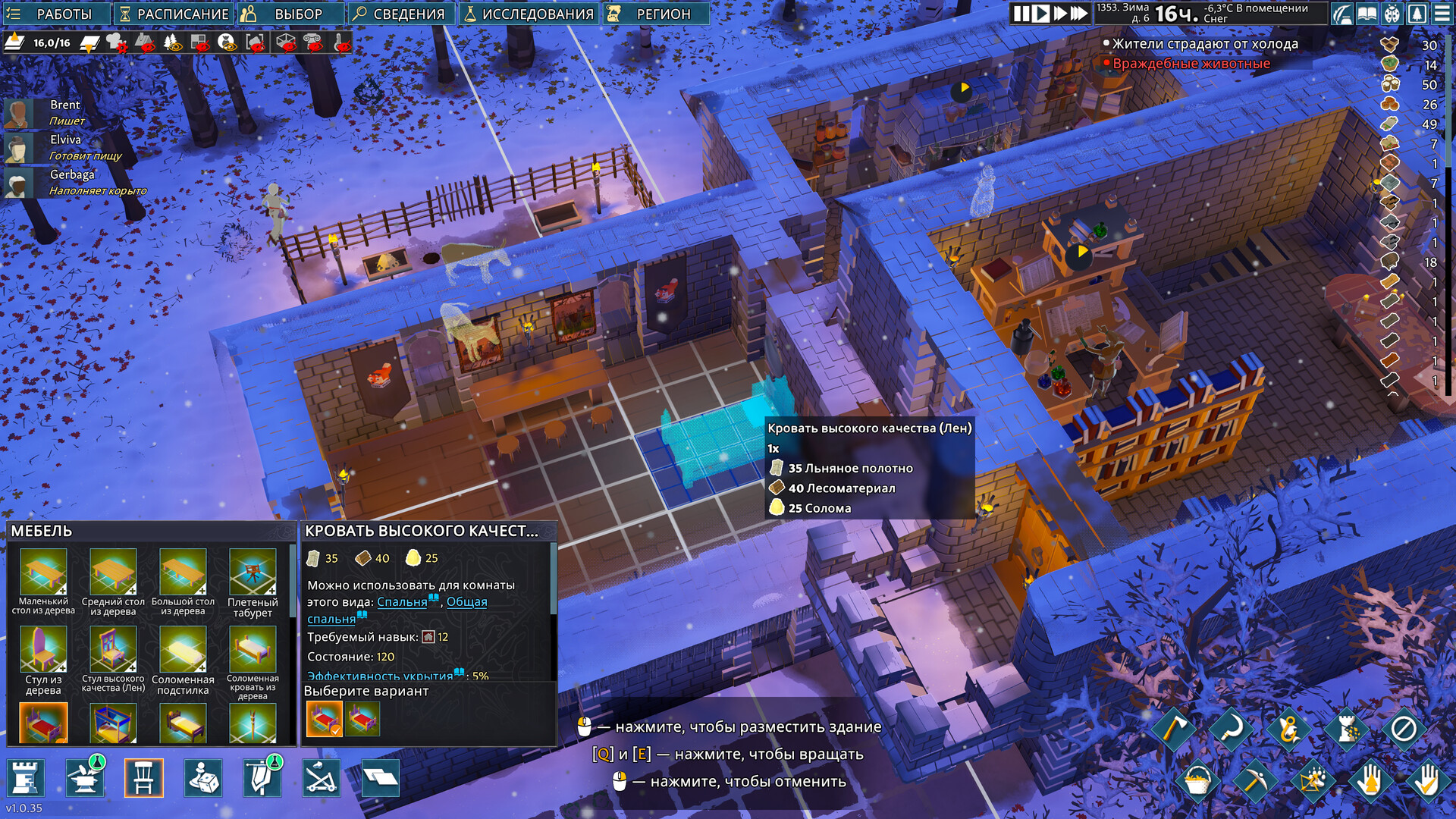
Task: Select the cancel order circle-slash tool
Action: (1403, 730)
